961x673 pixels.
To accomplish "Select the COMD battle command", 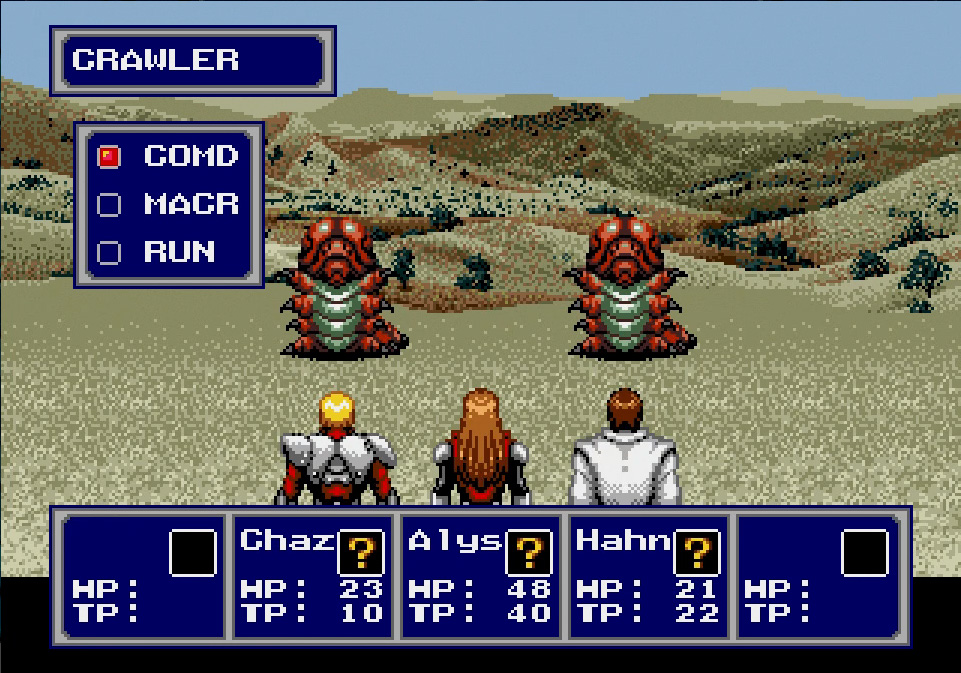I will (190, 157).
